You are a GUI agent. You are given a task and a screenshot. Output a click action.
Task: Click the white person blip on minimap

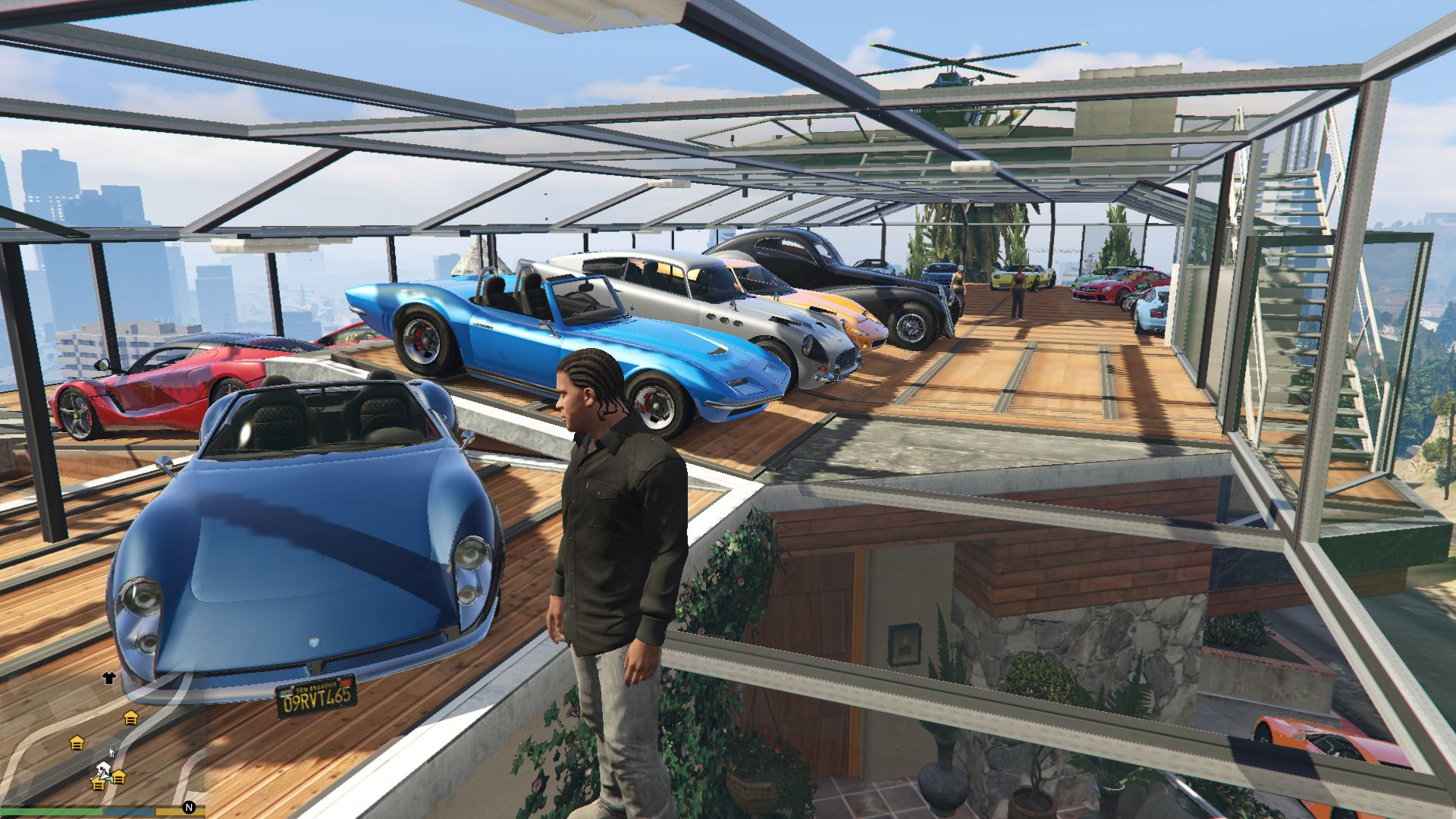111,752
